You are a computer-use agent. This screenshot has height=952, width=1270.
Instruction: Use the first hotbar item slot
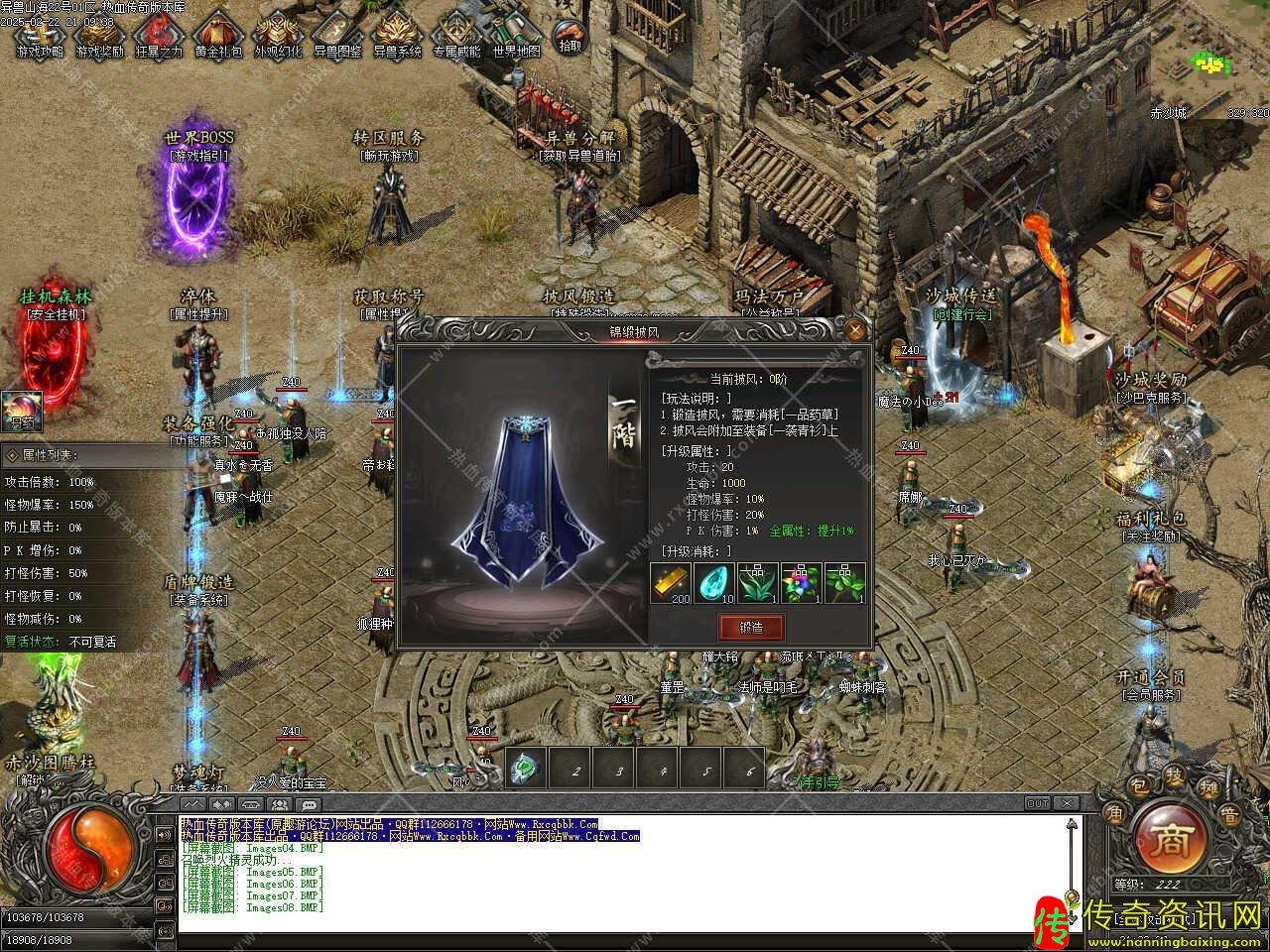tap(526, 768)
